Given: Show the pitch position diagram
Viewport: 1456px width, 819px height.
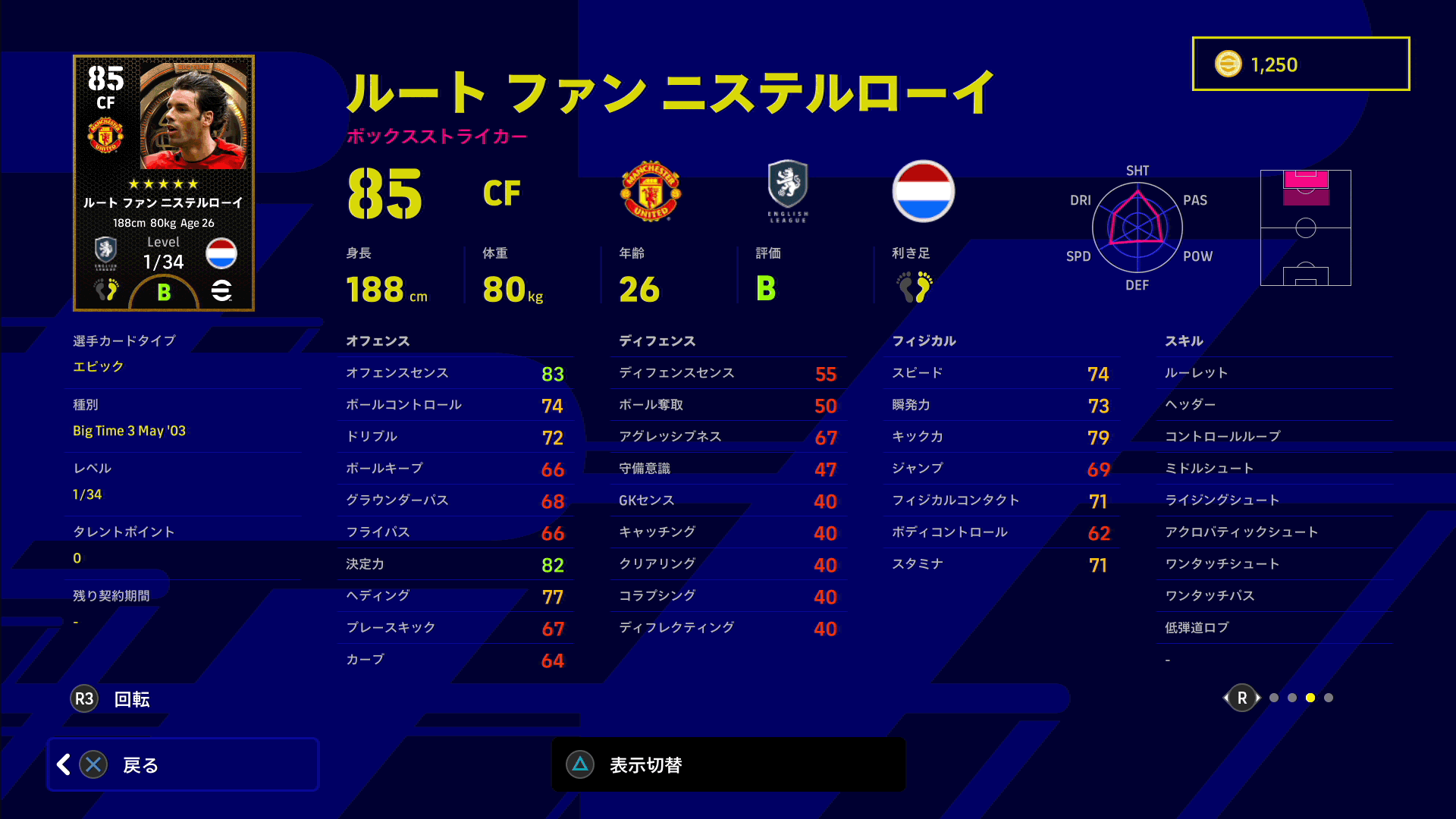Looking at the screenshot, I should [x=1305, y=227].
